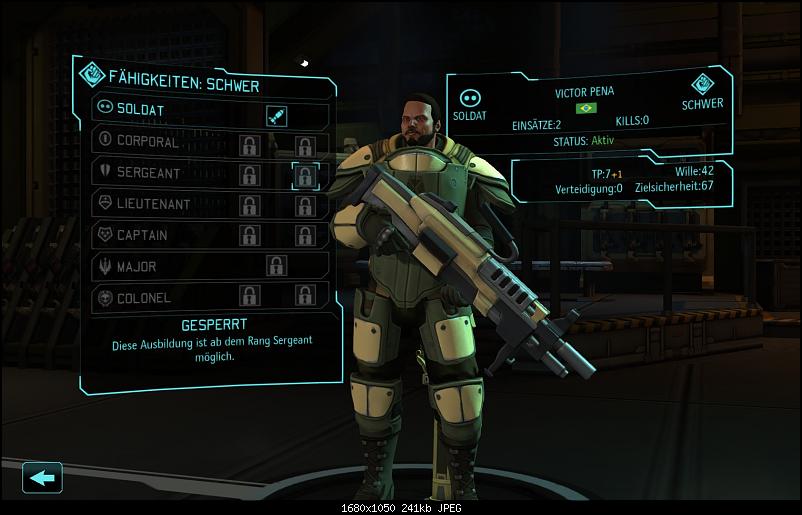Select the Captain rank row
Image resolution: width=802 pixels, height=515 pixels.
150,235
